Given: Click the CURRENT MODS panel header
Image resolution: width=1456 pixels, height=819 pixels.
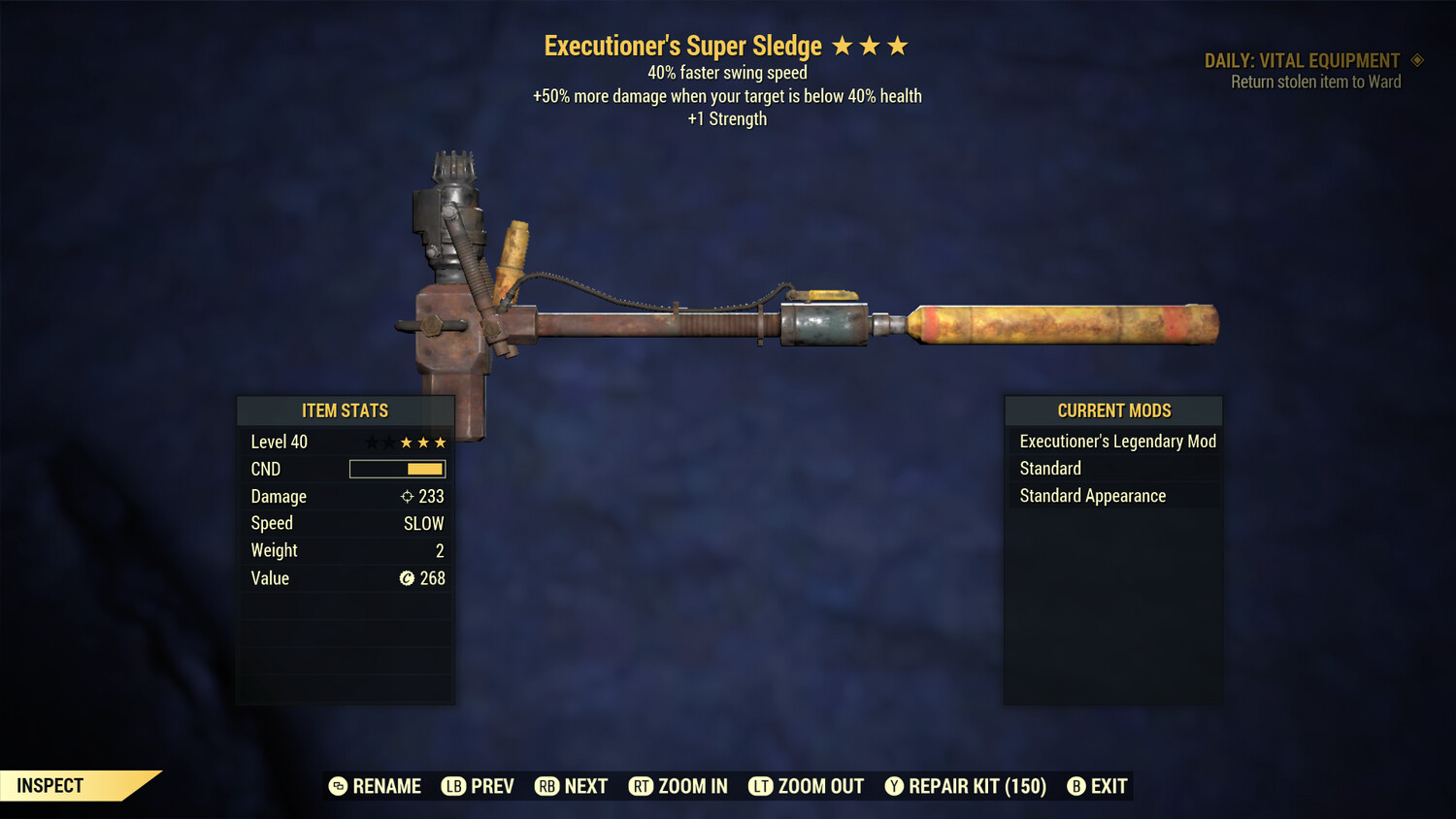Looking at the screenshot, I should (1113, 410).
